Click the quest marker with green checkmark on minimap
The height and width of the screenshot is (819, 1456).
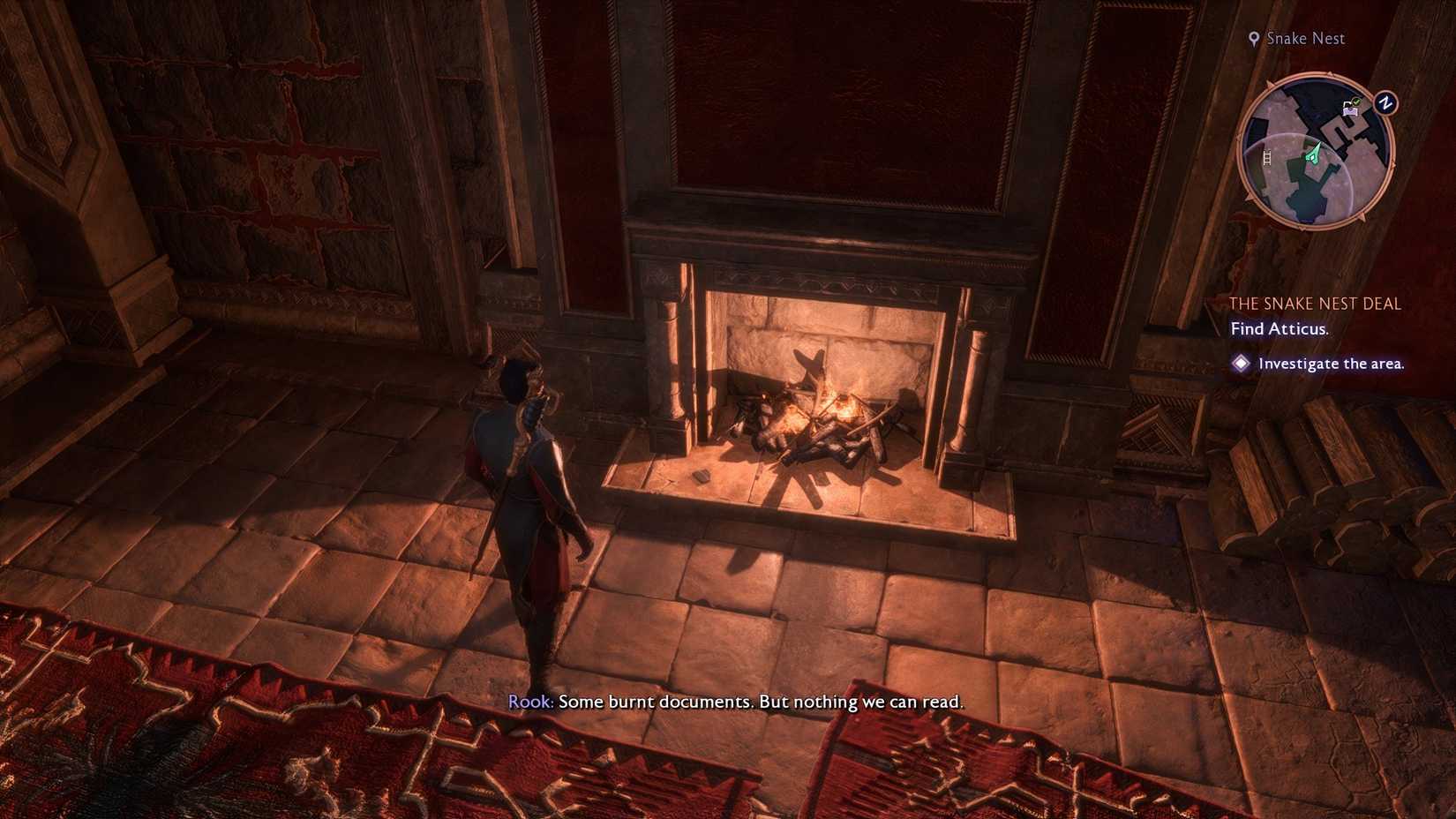click(x=1355, y=101)
